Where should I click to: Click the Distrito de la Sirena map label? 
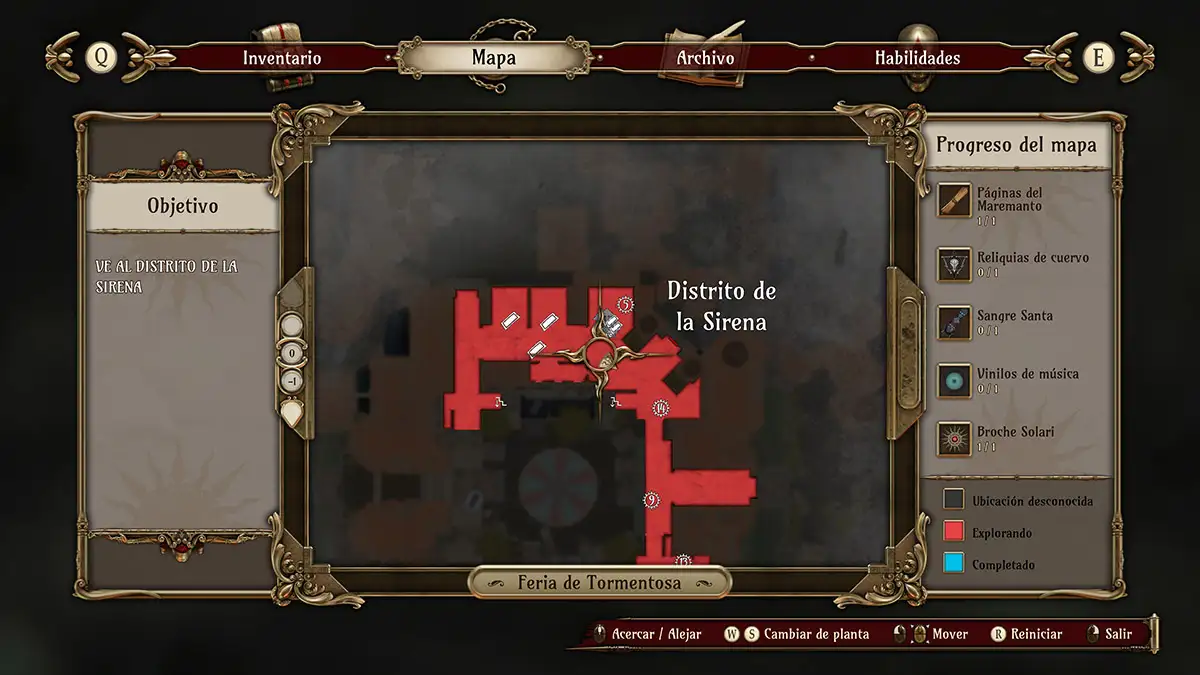pos(721,306)
